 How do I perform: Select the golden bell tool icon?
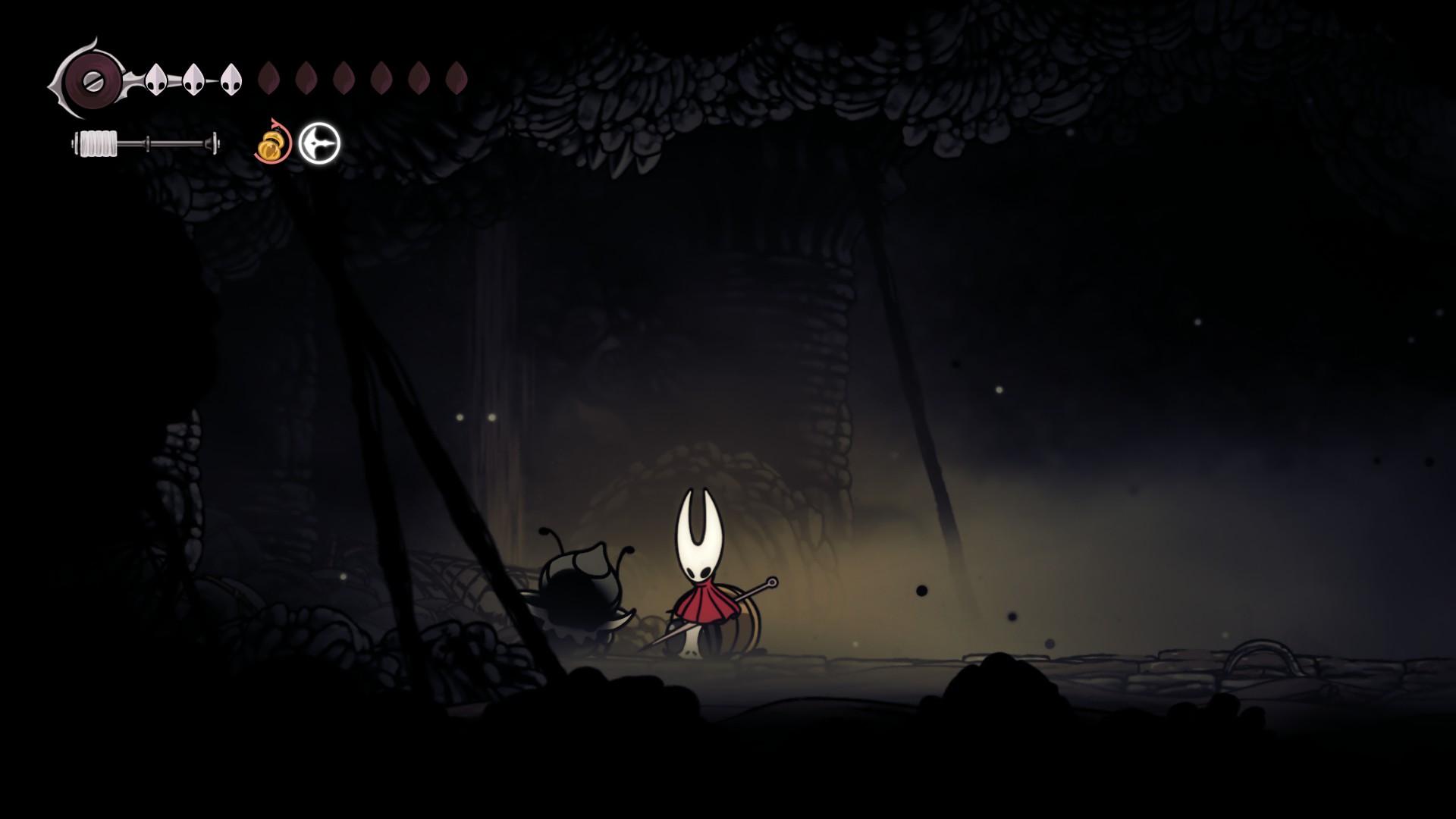(x=273, y=144)
